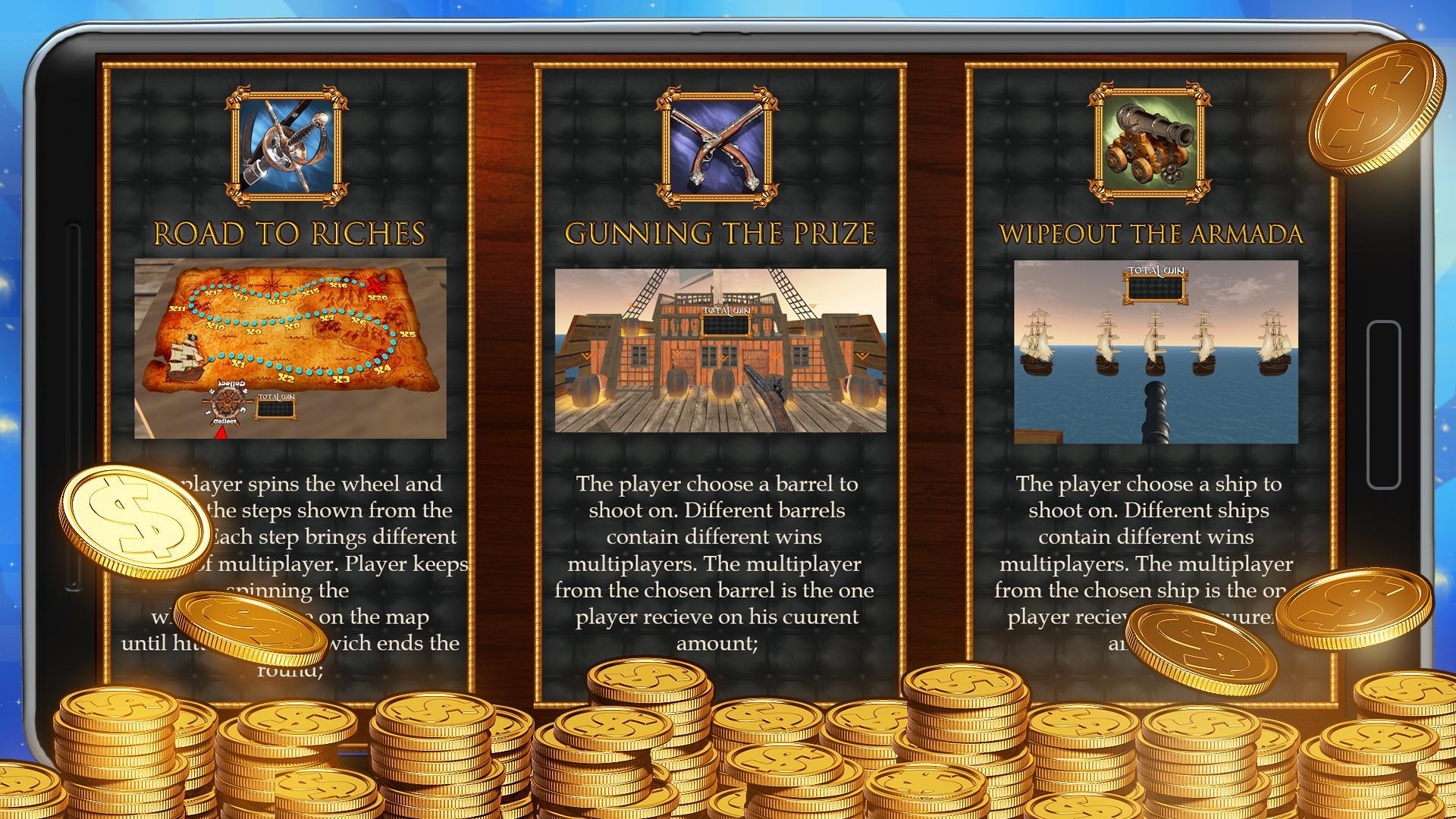
Task: Click the Road to Riches map preview
Action: tap(290, 349)
